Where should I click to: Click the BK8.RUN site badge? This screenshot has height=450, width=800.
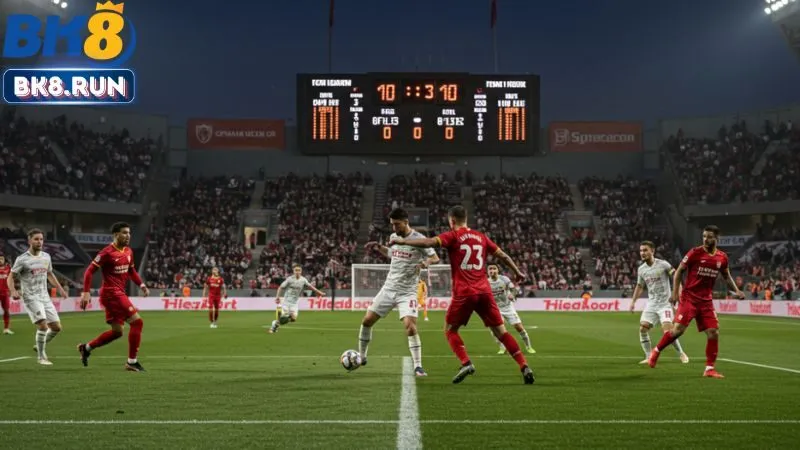tap(68, 86)
